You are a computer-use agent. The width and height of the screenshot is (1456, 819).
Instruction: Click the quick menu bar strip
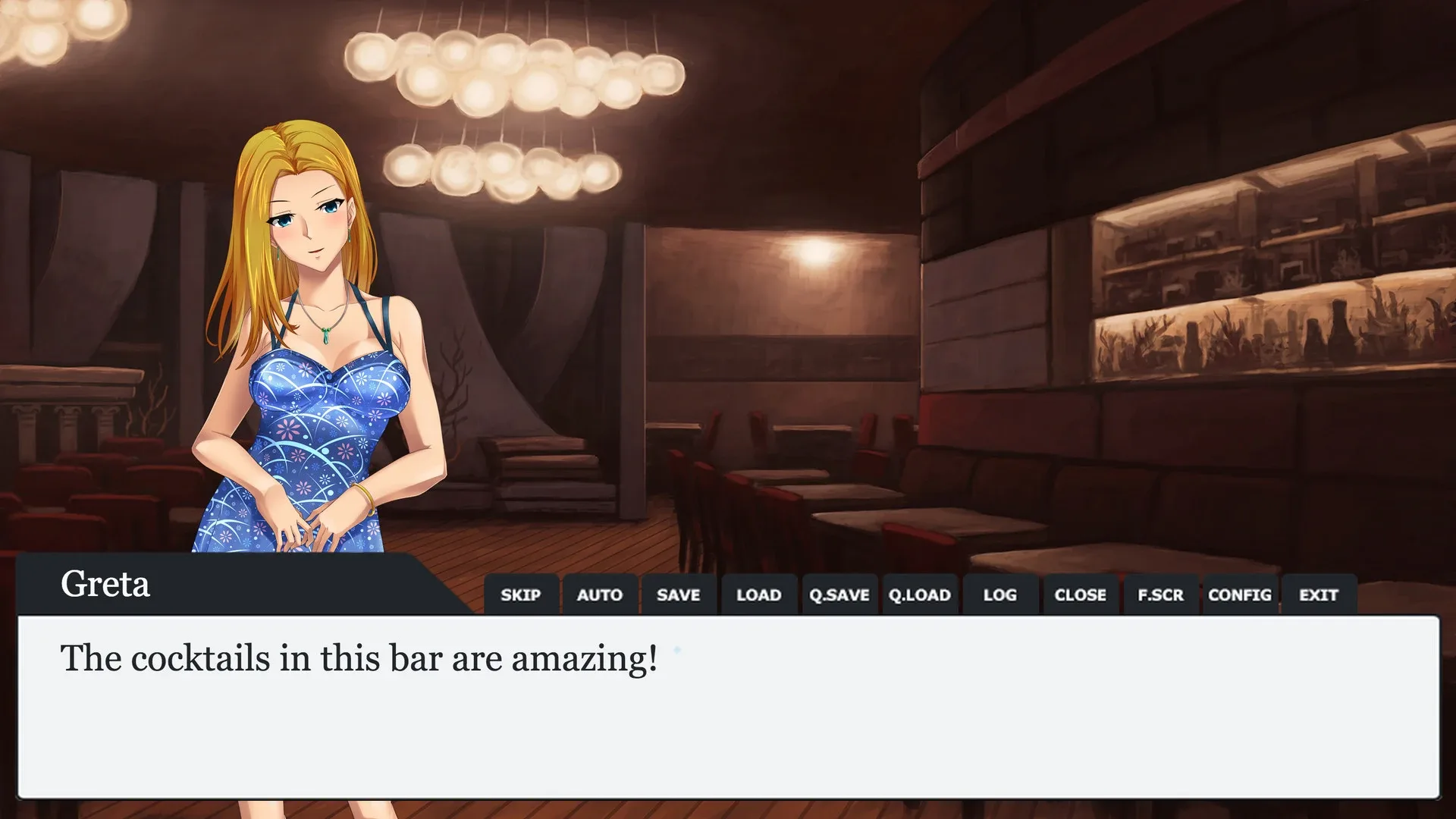pyautogui.click(x=910, y=595)
